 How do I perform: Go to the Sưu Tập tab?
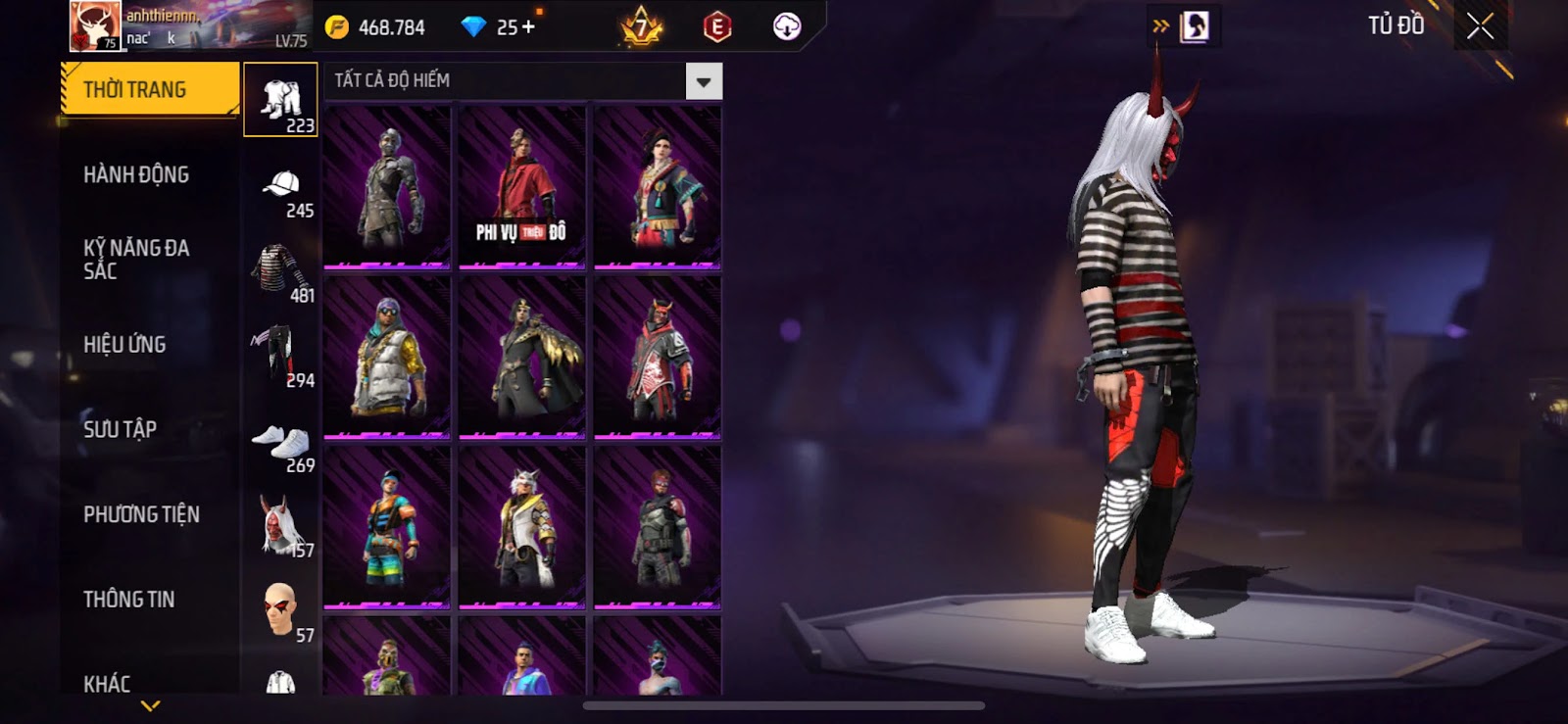click(x=120, y=429)
